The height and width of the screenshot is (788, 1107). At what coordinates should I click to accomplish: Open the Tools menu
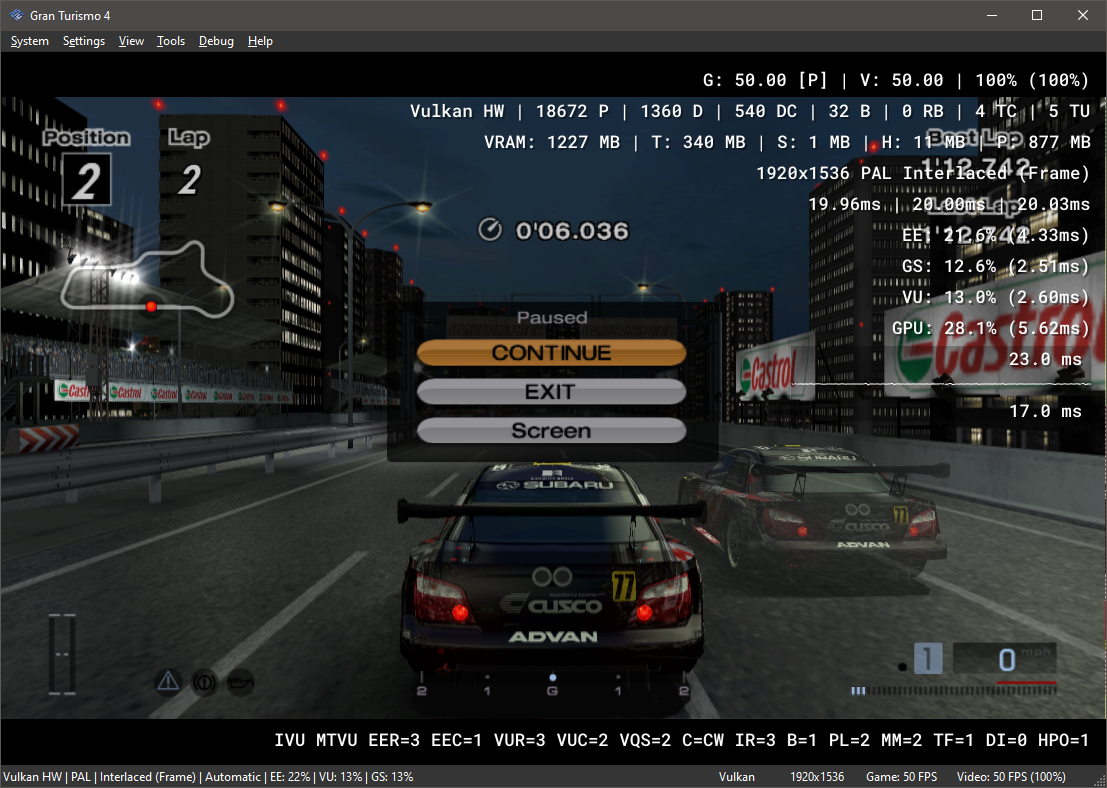pos(171,41)
